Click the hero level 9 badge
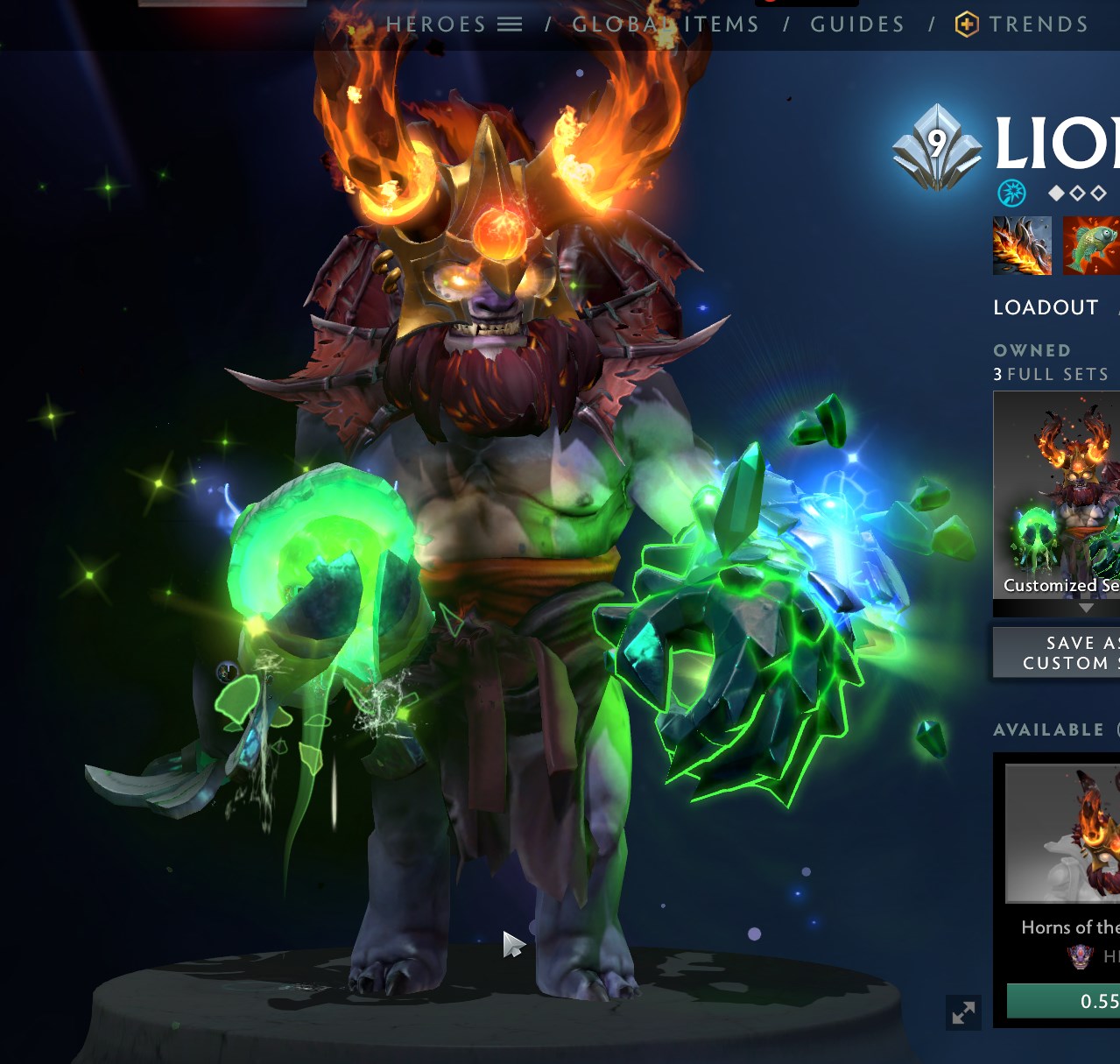This screenshot has width=1120, height=1064. click(937, 147)
